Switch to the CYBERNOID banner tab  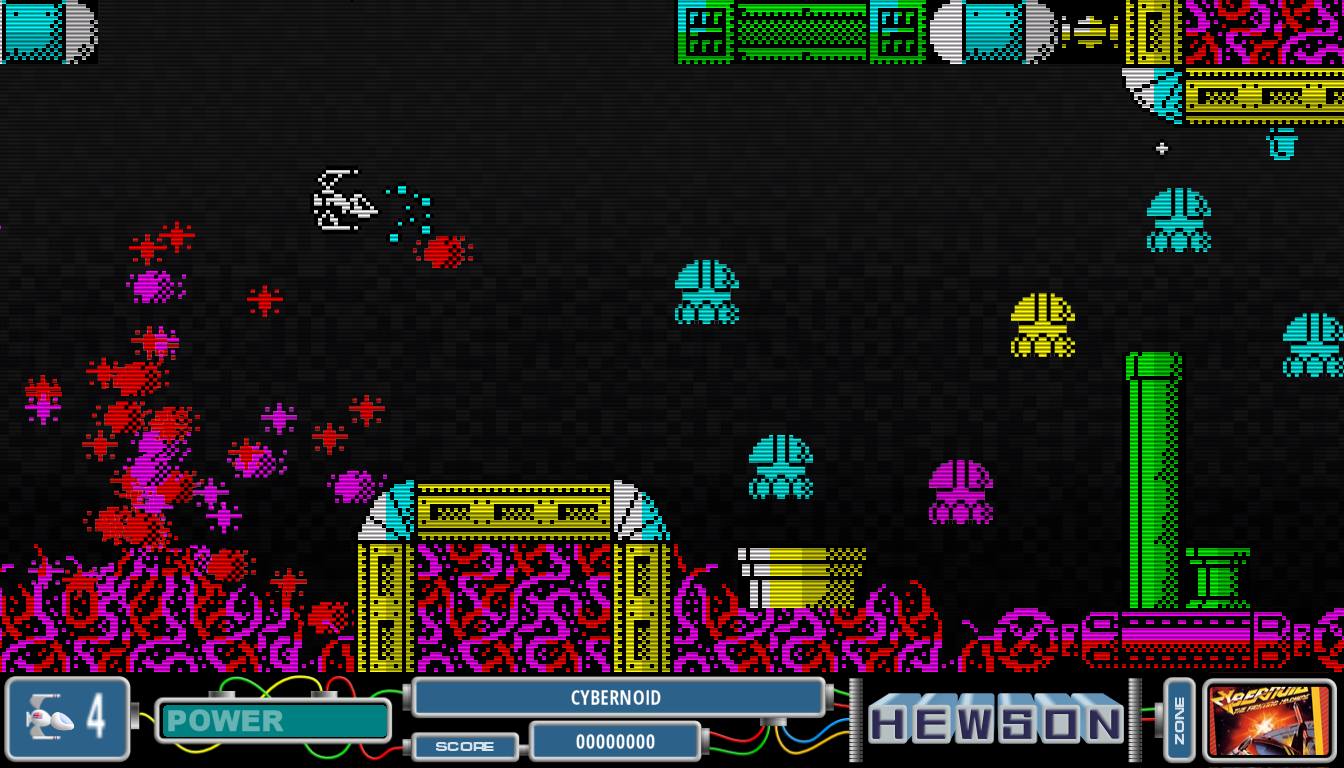(617, 698)
